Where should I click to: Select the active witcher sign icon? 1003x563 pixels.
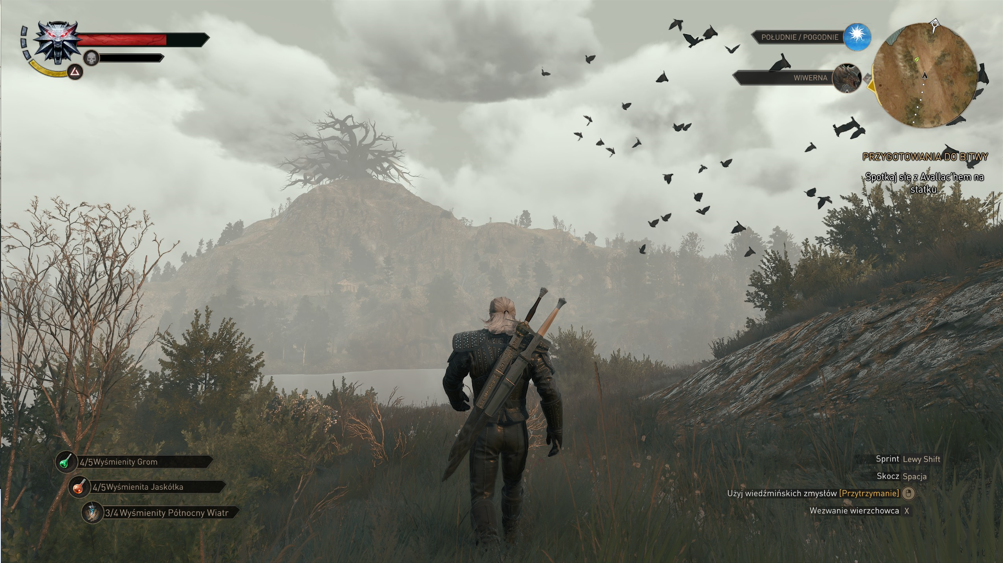click(x=75, y=72)
